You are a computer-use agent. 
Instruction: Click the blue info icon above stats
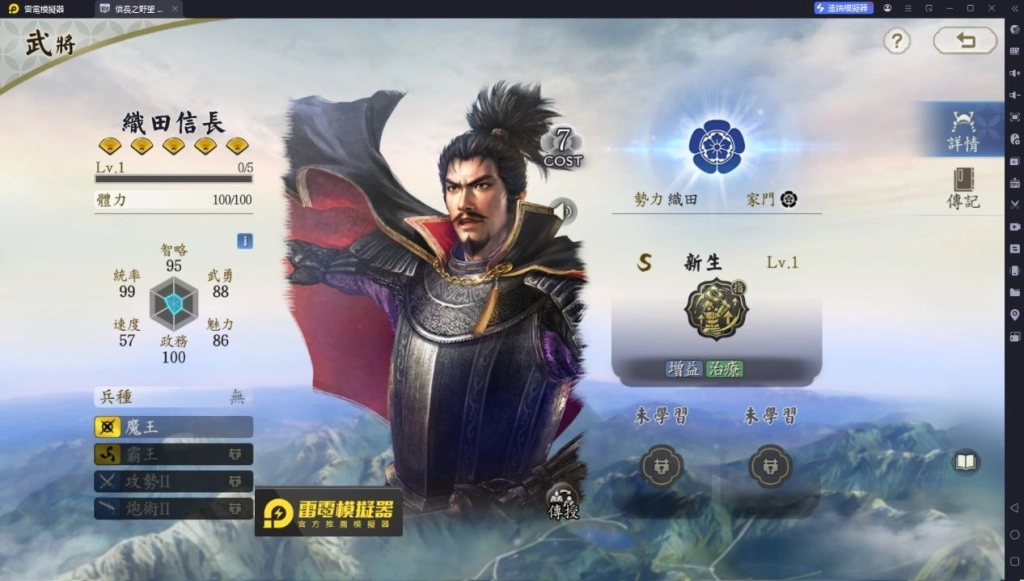pyautogui.click(x=244, y=241)
